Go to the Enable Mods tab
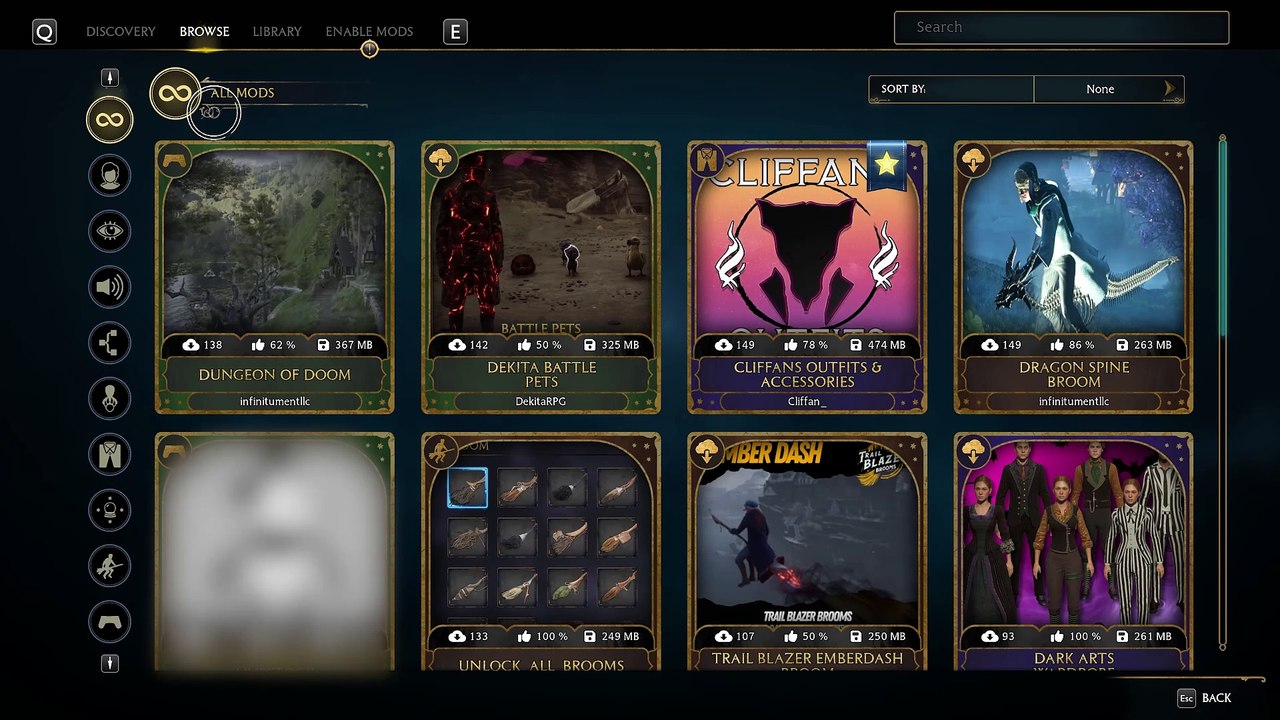Image resolution: width=1280 pixels, height=720 pixels. tap(369, 32)
